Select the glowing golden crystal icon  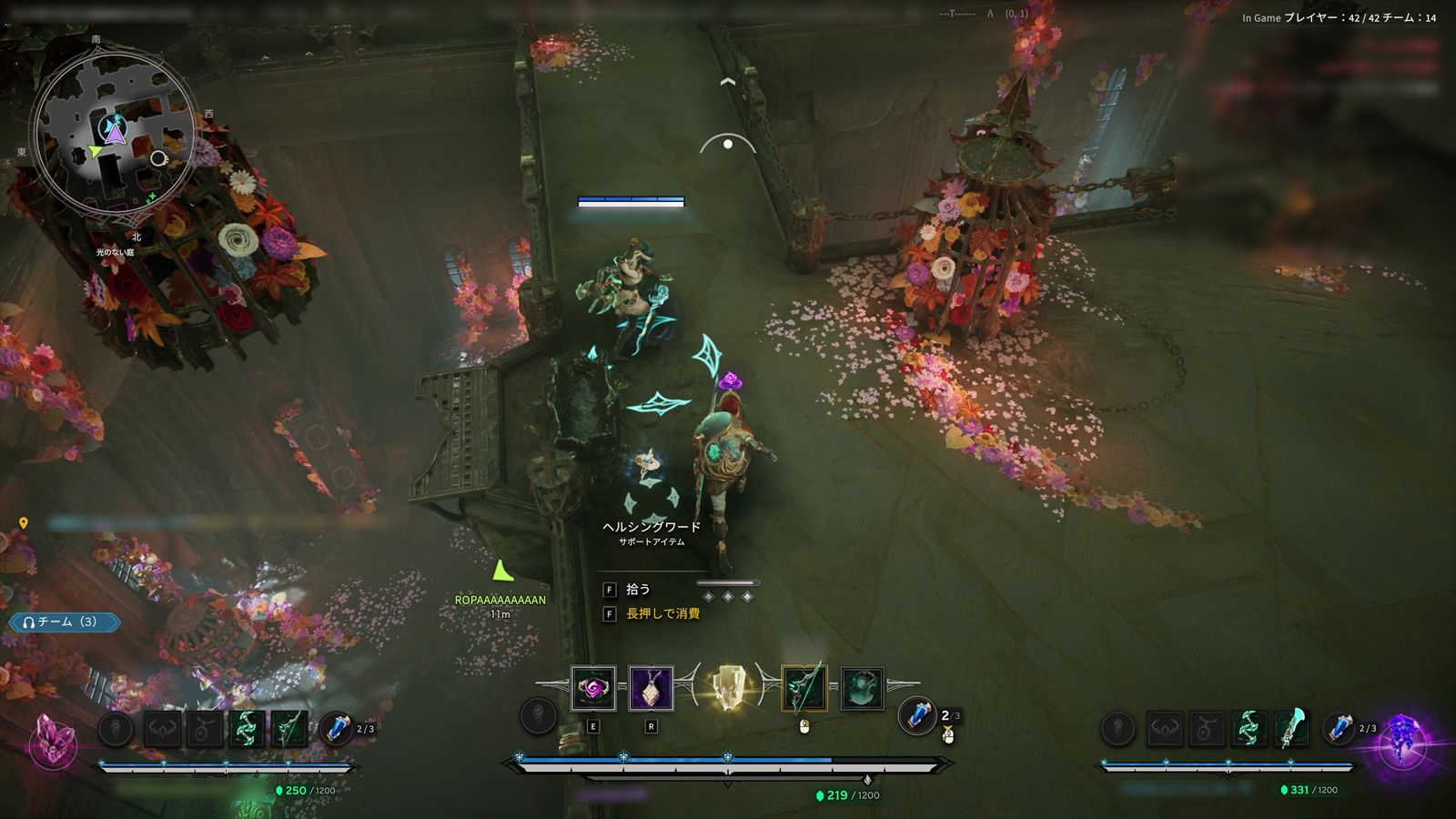(x=727, y=688)
